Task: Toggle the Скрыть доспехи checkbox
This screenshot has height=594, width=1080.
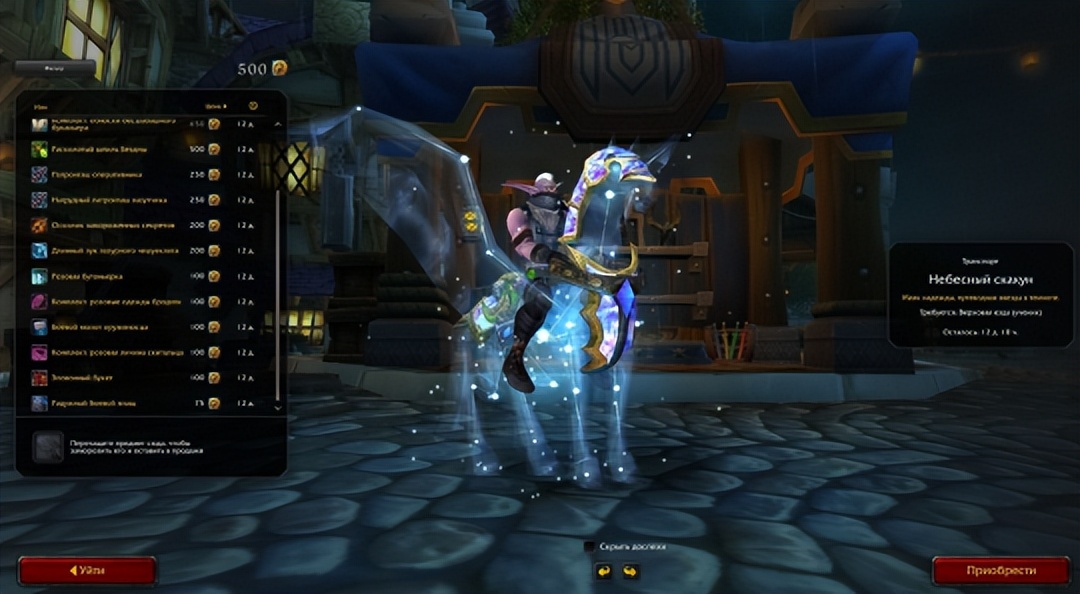Action: pos(590,547)
